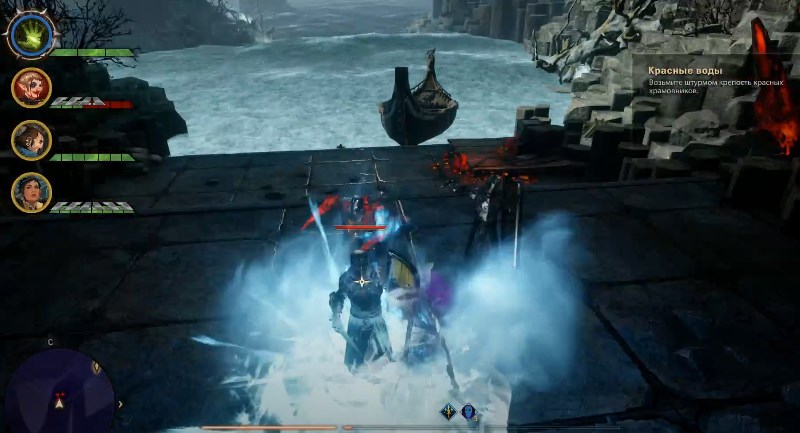Click the gold cross status icon
The height and width of the screenshot is (433, 800).
449,411
